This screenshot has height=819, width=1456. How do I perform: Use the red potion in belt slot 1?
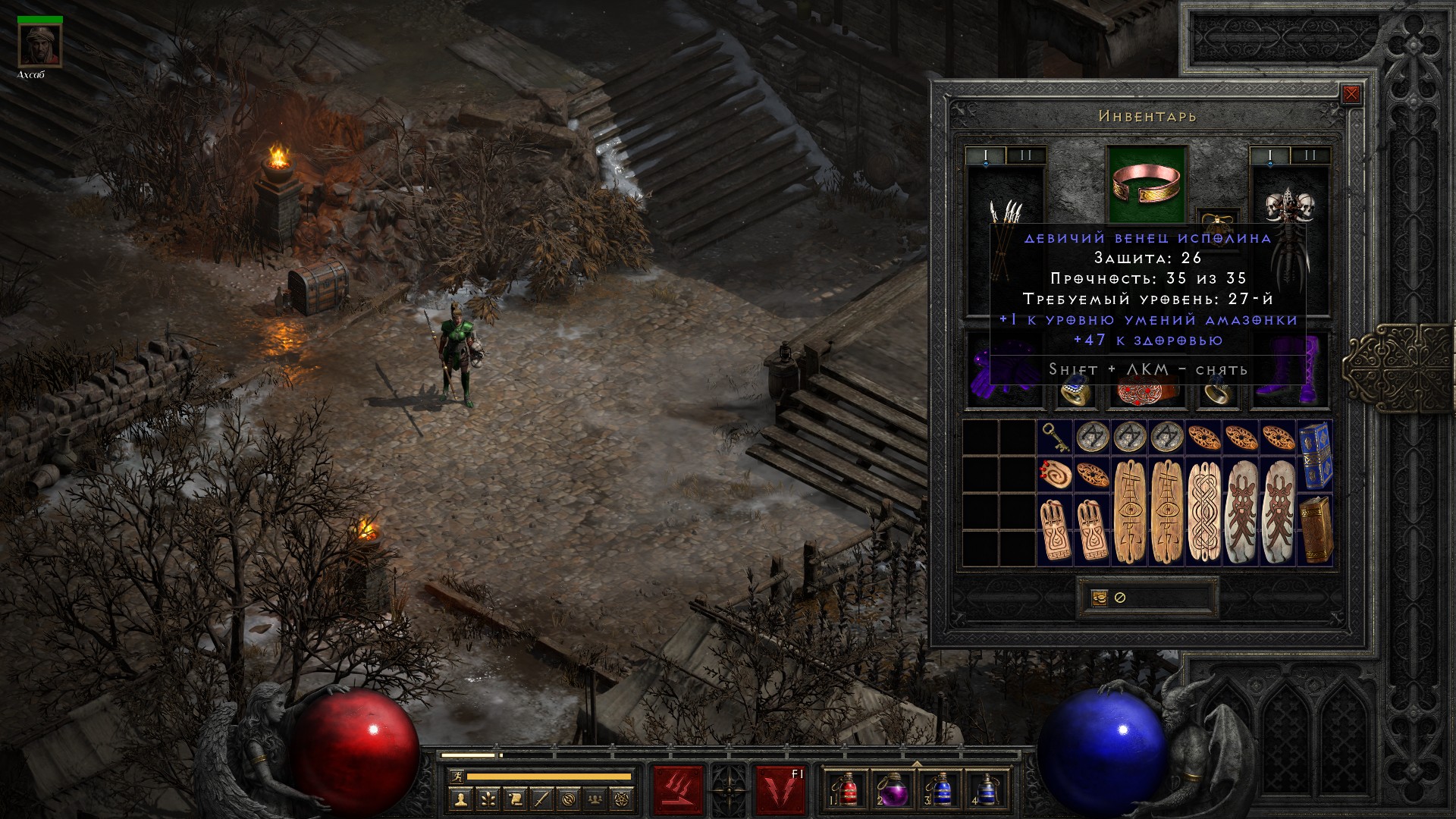point(849,790)
